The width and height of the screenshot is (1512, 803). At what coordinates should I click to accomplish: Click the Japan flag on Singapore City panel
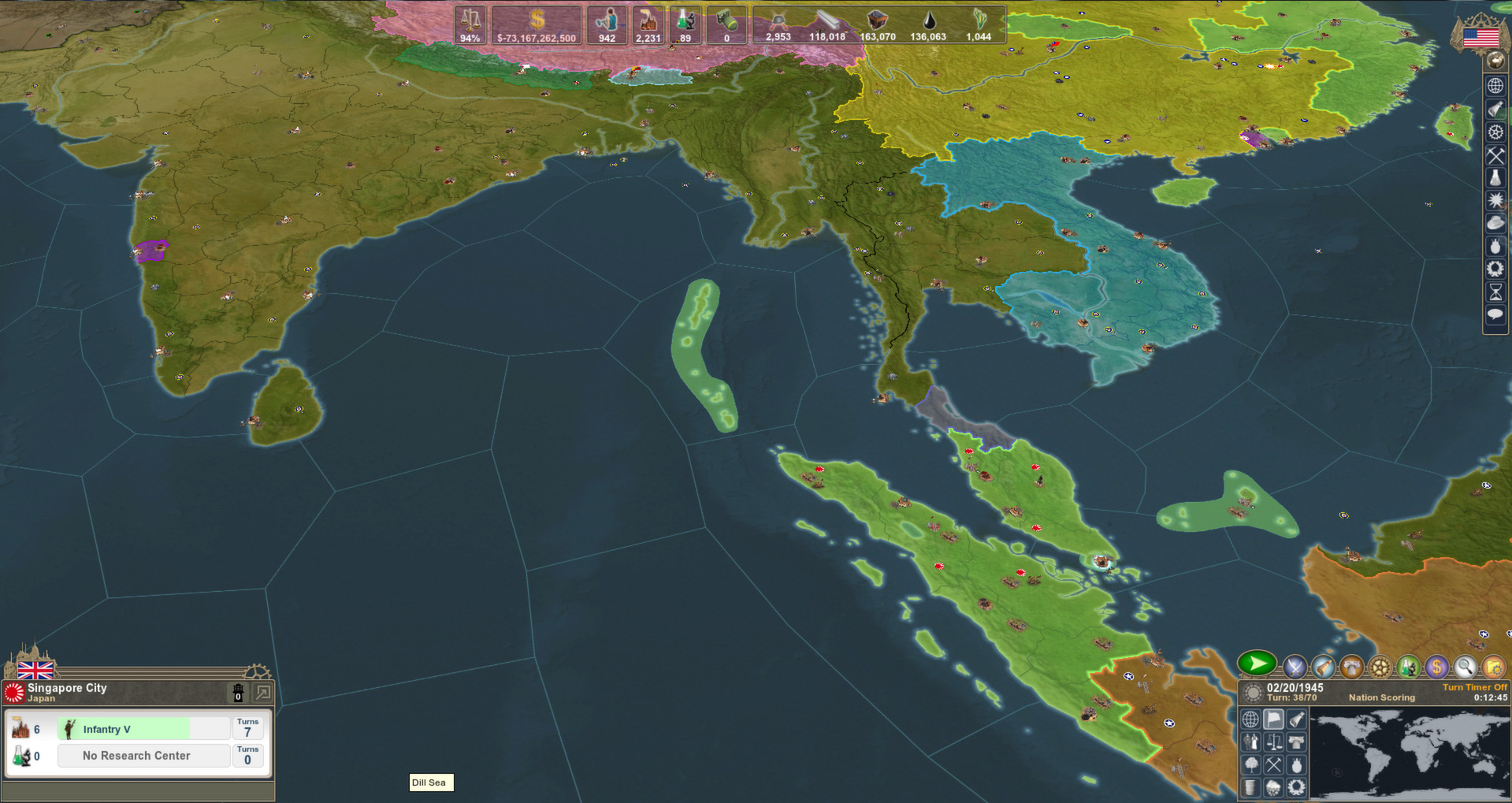(14, 692)
